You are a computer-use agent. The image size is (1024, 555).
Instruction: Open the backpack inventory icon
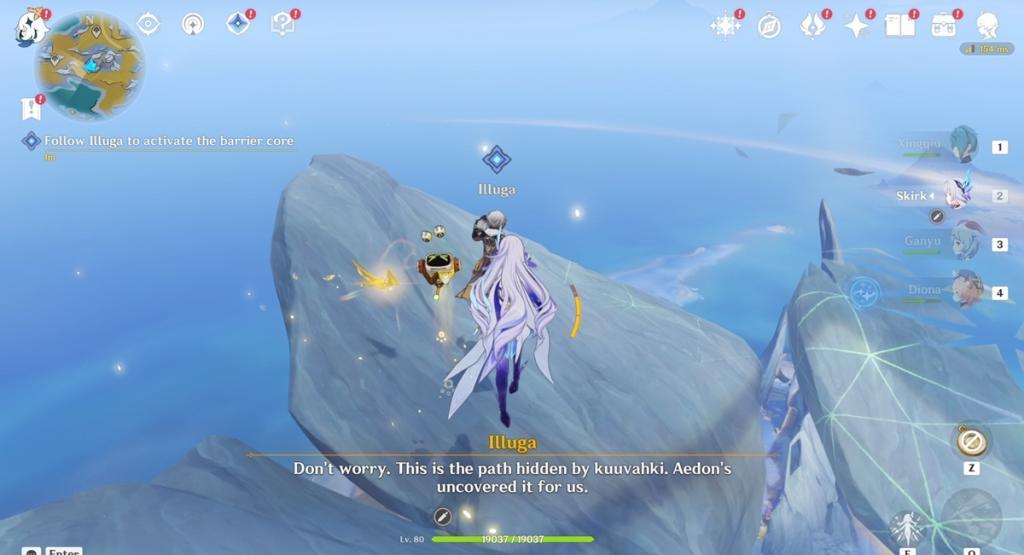point(943,25)
